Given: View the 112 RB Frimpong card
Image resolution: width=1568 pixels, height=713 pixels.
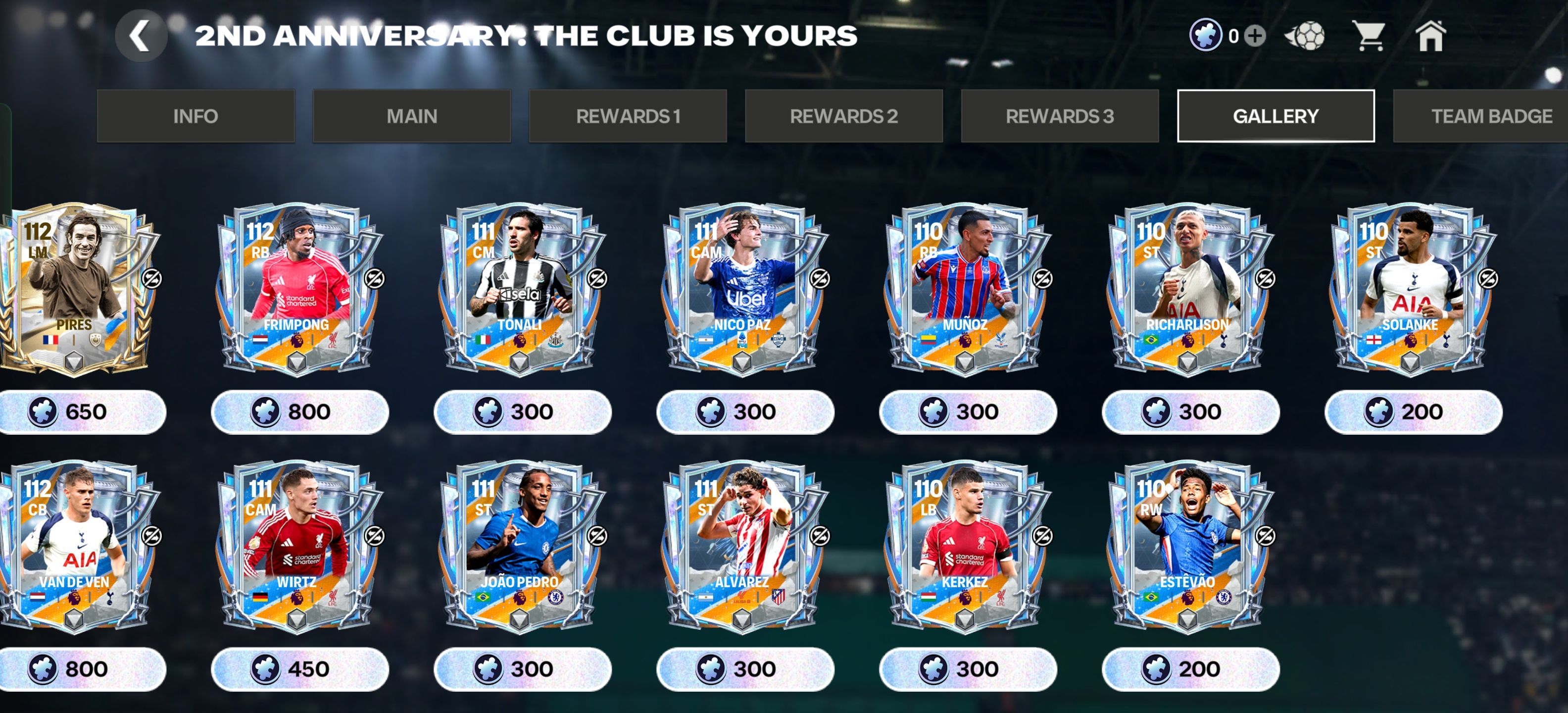Looking at the screenshot, I should tap(299, 288).
